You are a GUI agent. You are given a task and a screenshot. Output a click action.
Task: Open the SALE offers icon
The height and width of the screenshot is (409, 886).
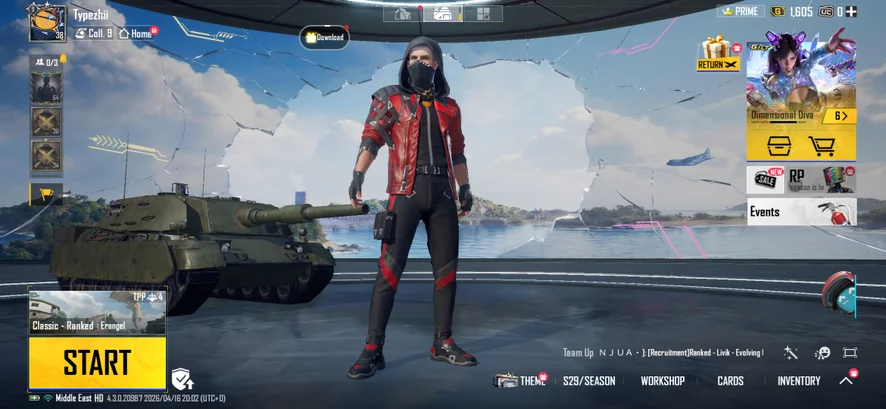(765, 179)
